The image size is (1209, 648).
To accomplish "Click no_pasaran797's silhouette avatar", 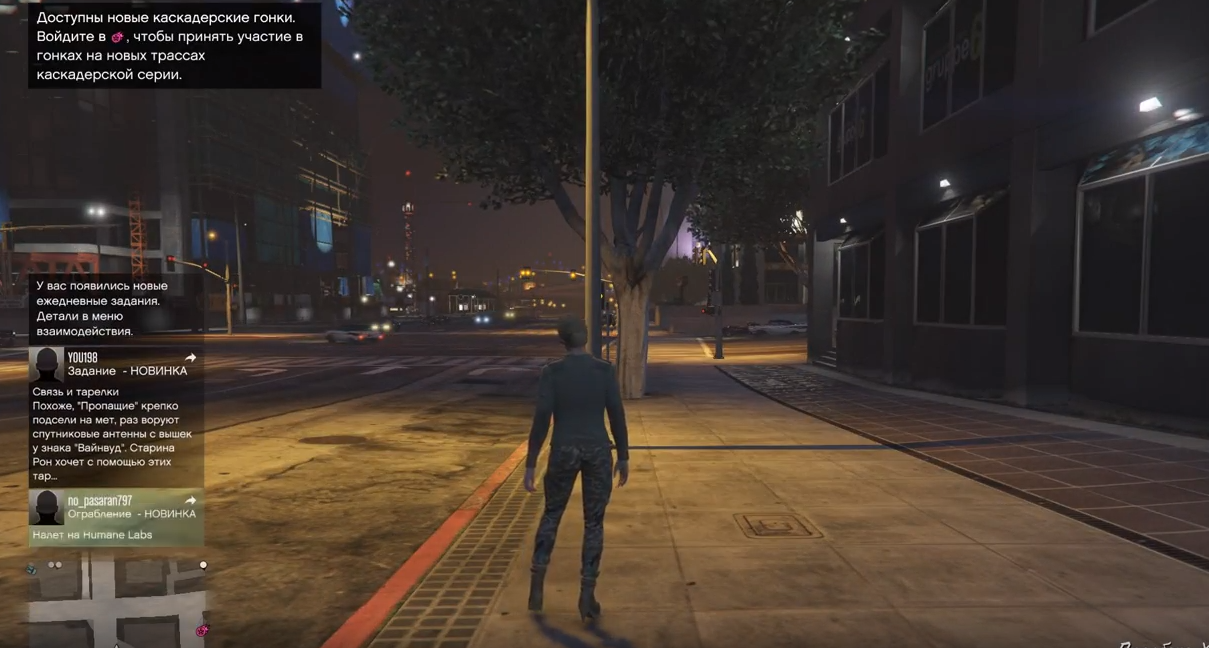I will (x=46, y=507).
